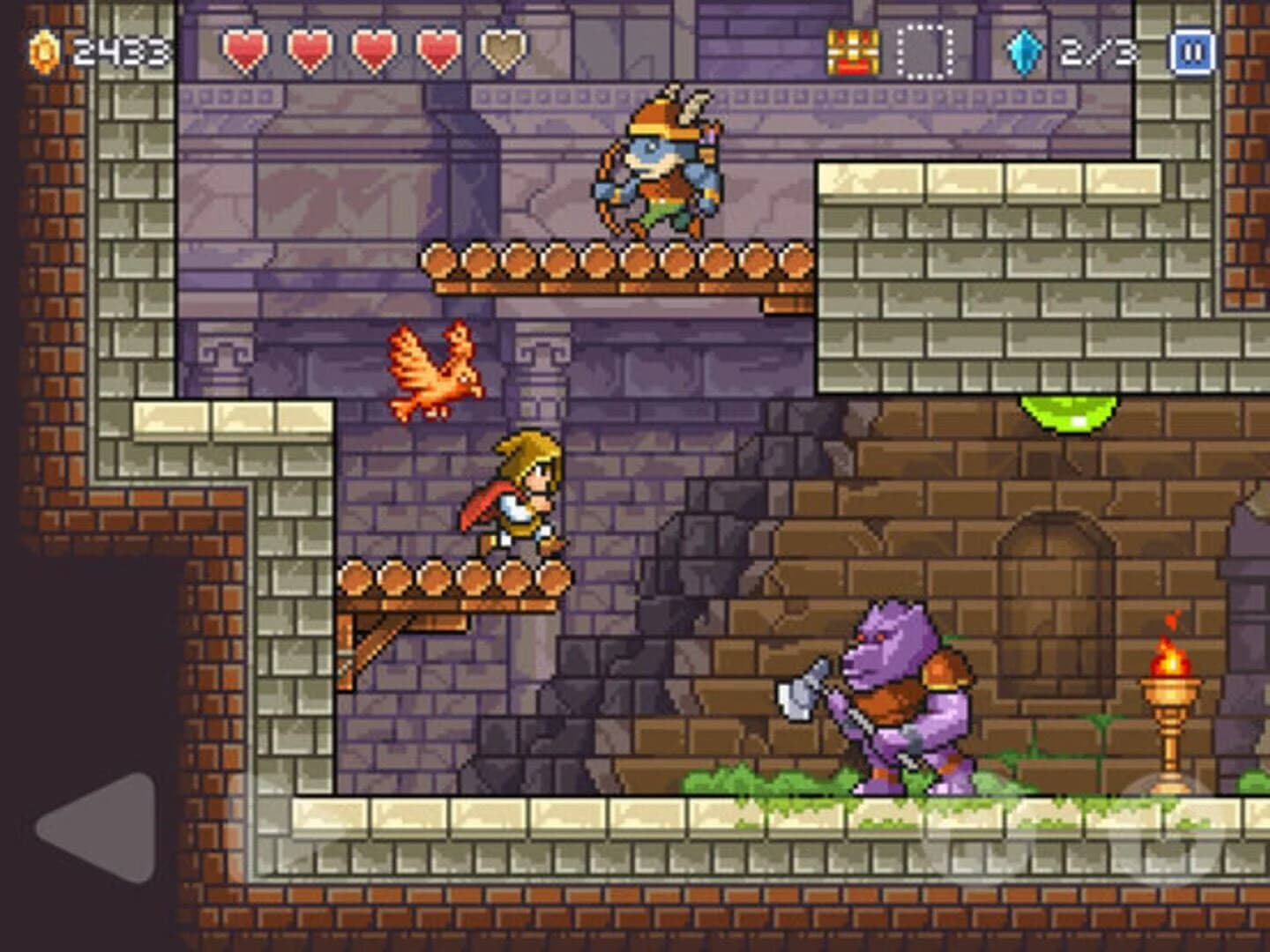Click the purple axe-wielding brute
This screenshot has width=1270, height=952.
coord(900,696)
